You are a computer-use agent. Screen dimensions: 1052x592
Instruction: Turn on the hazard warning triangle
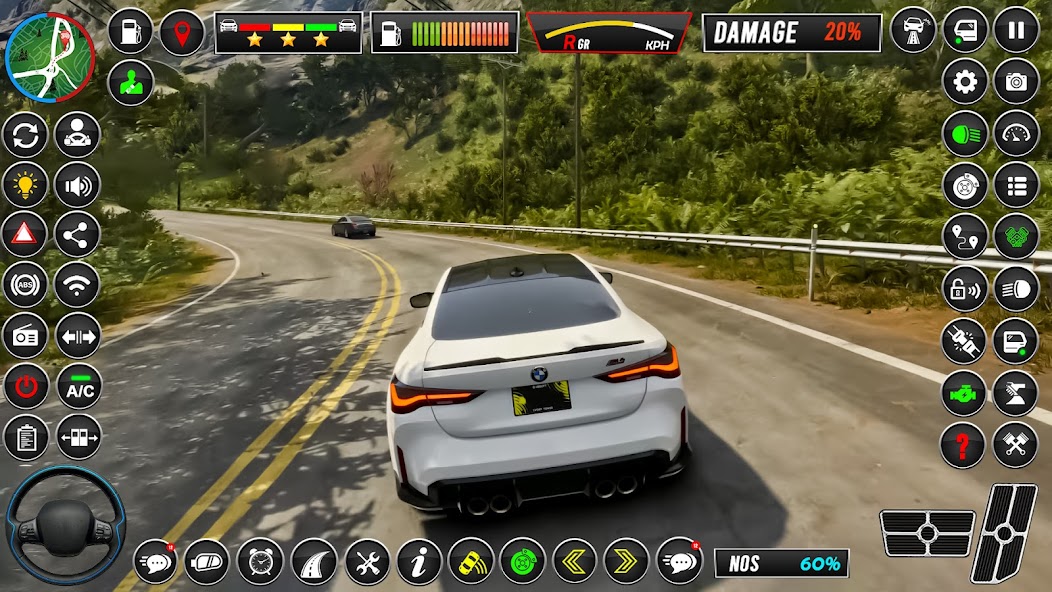click(x=25, y=235)
